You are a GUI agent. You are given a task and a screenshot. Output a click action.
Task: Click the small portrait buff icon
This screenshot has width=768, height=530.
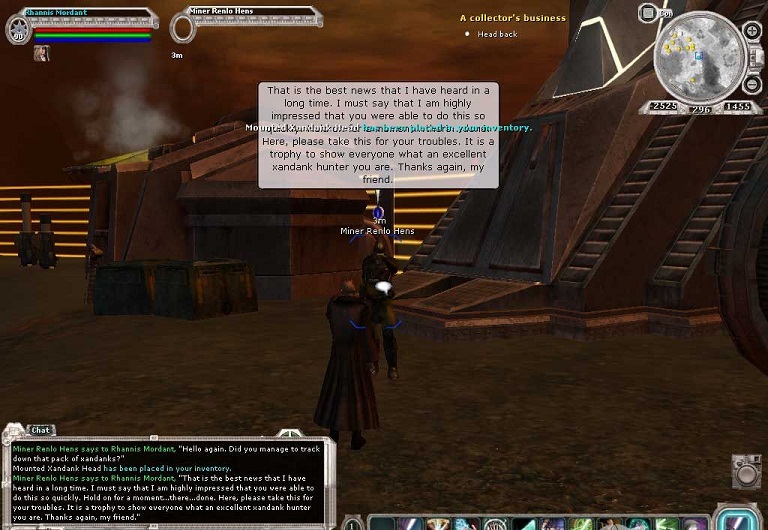pos(42,54)
